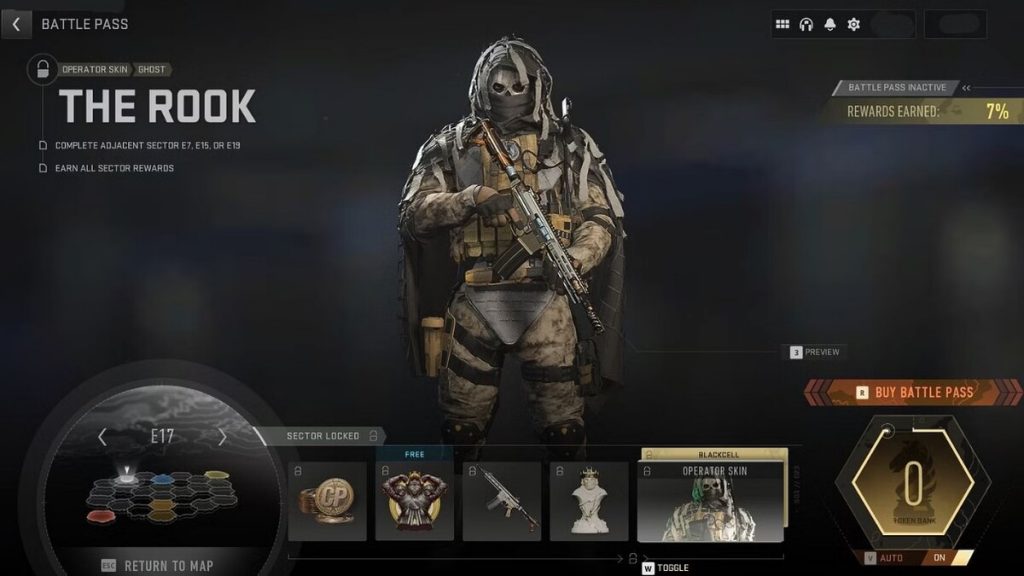Open the grid menu icon
Image resolution: width=1024 pixels, height=576 pixels.
point(782,24)
